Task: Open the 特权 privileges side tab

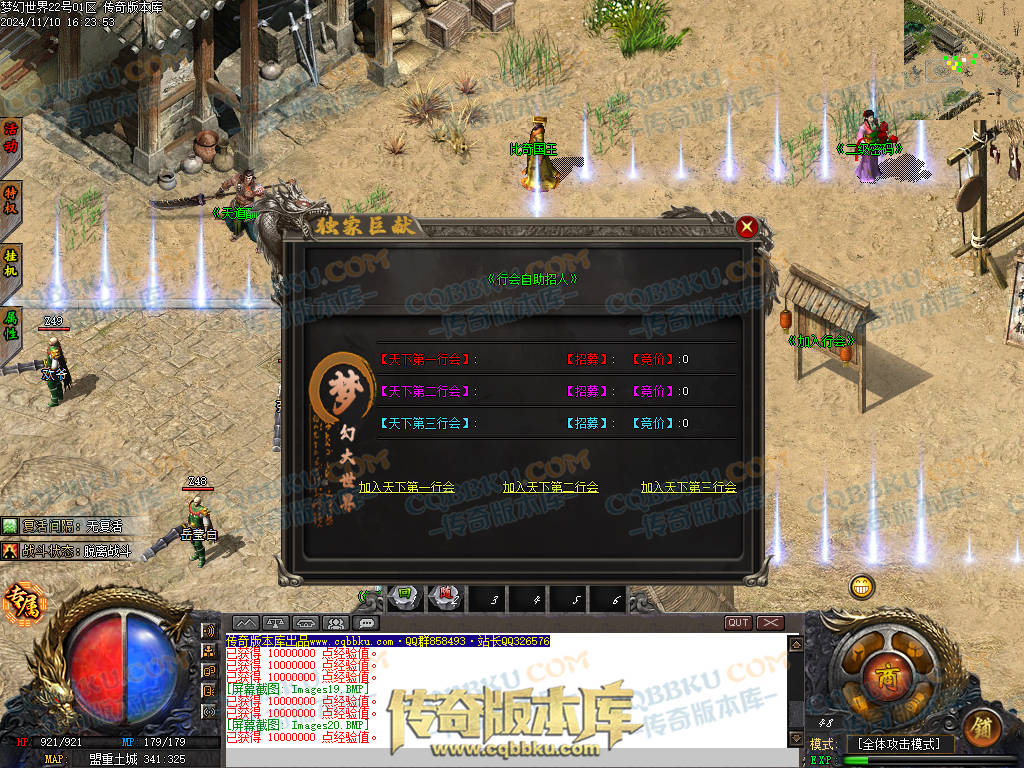Action: pos(11,199)
